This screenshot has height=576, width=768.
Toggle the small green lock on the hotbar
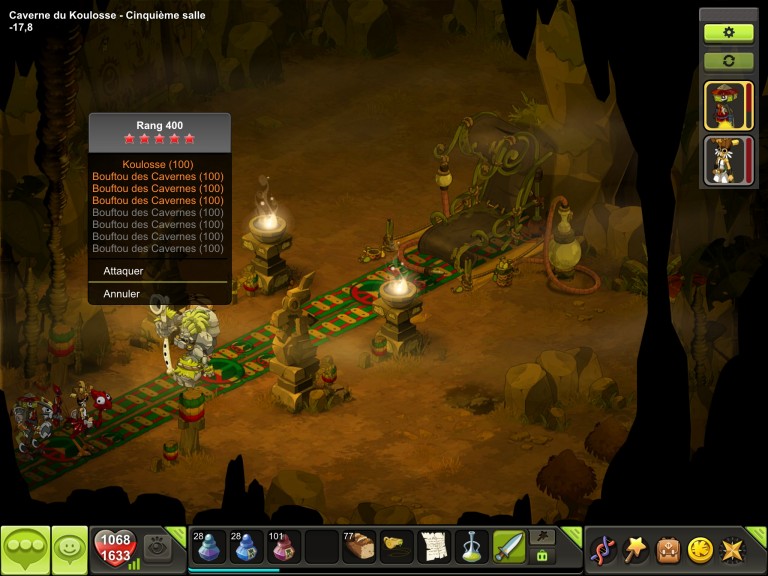[542, 556]
